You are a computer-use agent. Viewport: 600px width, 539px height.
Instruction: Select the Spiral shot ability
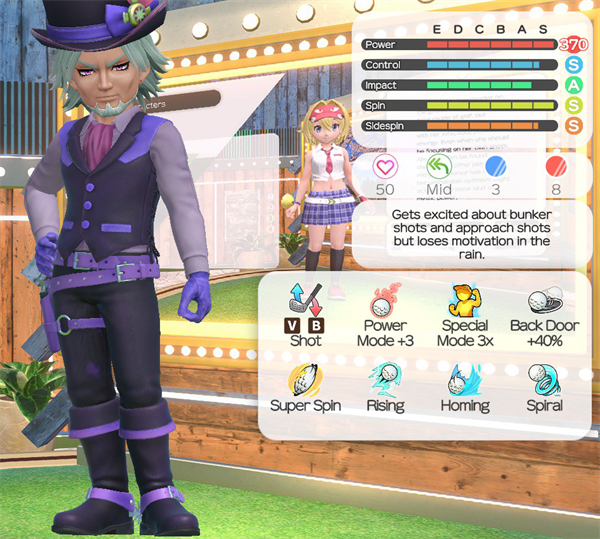[x=544, y=379]
